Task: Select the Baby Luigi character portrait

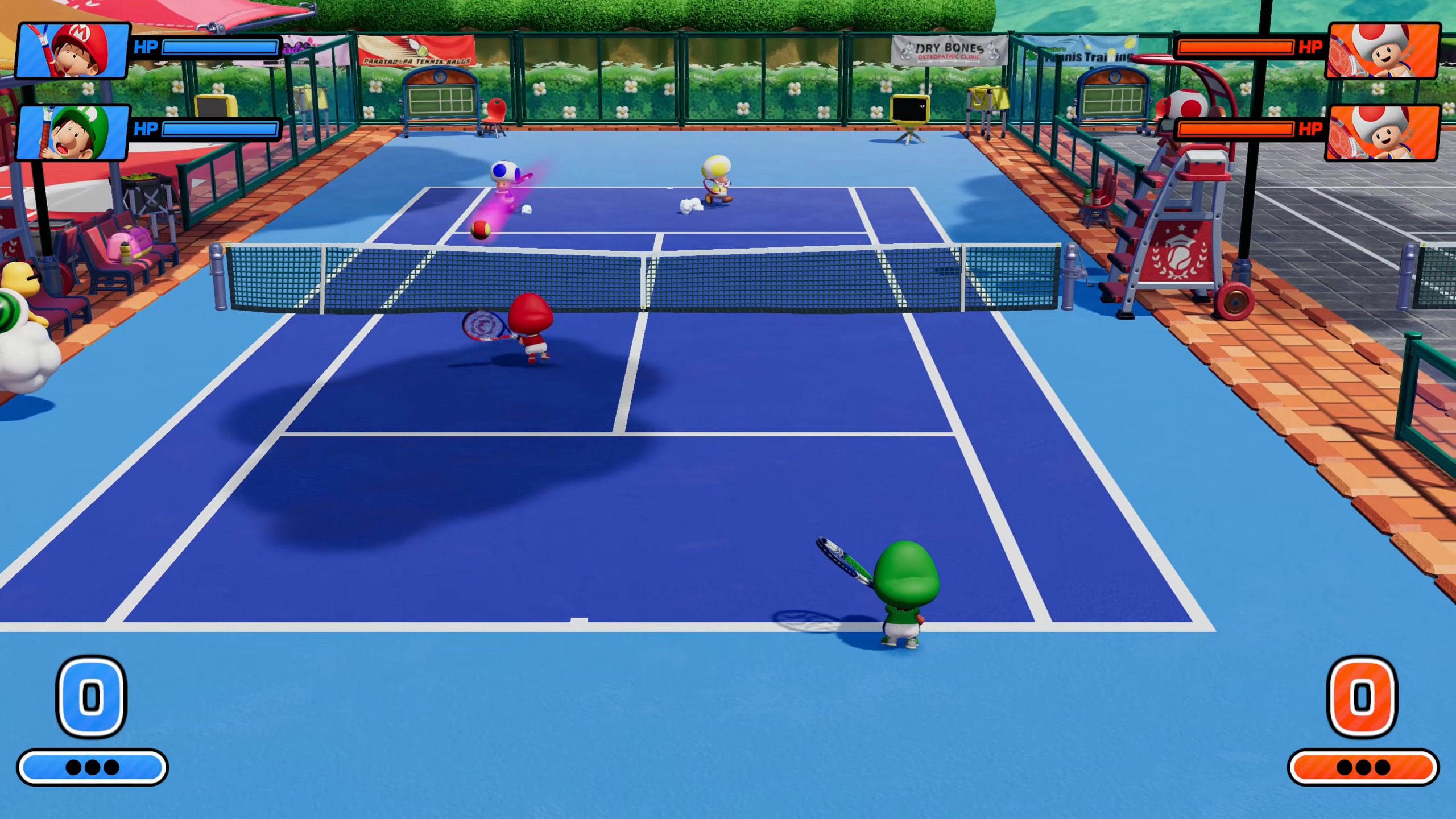Action: [x=73, y=133]
